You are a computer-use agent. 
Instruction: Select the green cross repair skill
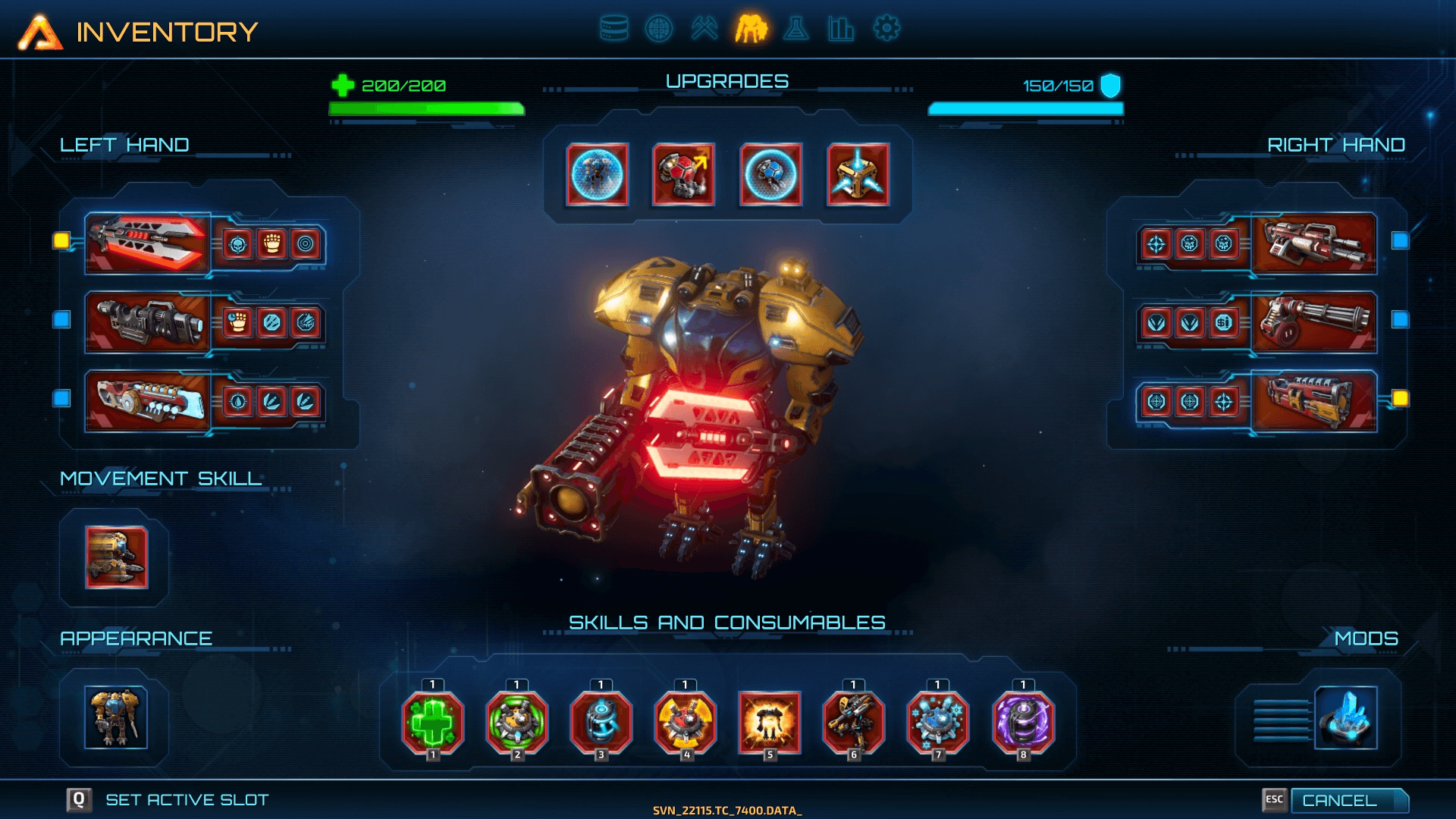(432, 722)
